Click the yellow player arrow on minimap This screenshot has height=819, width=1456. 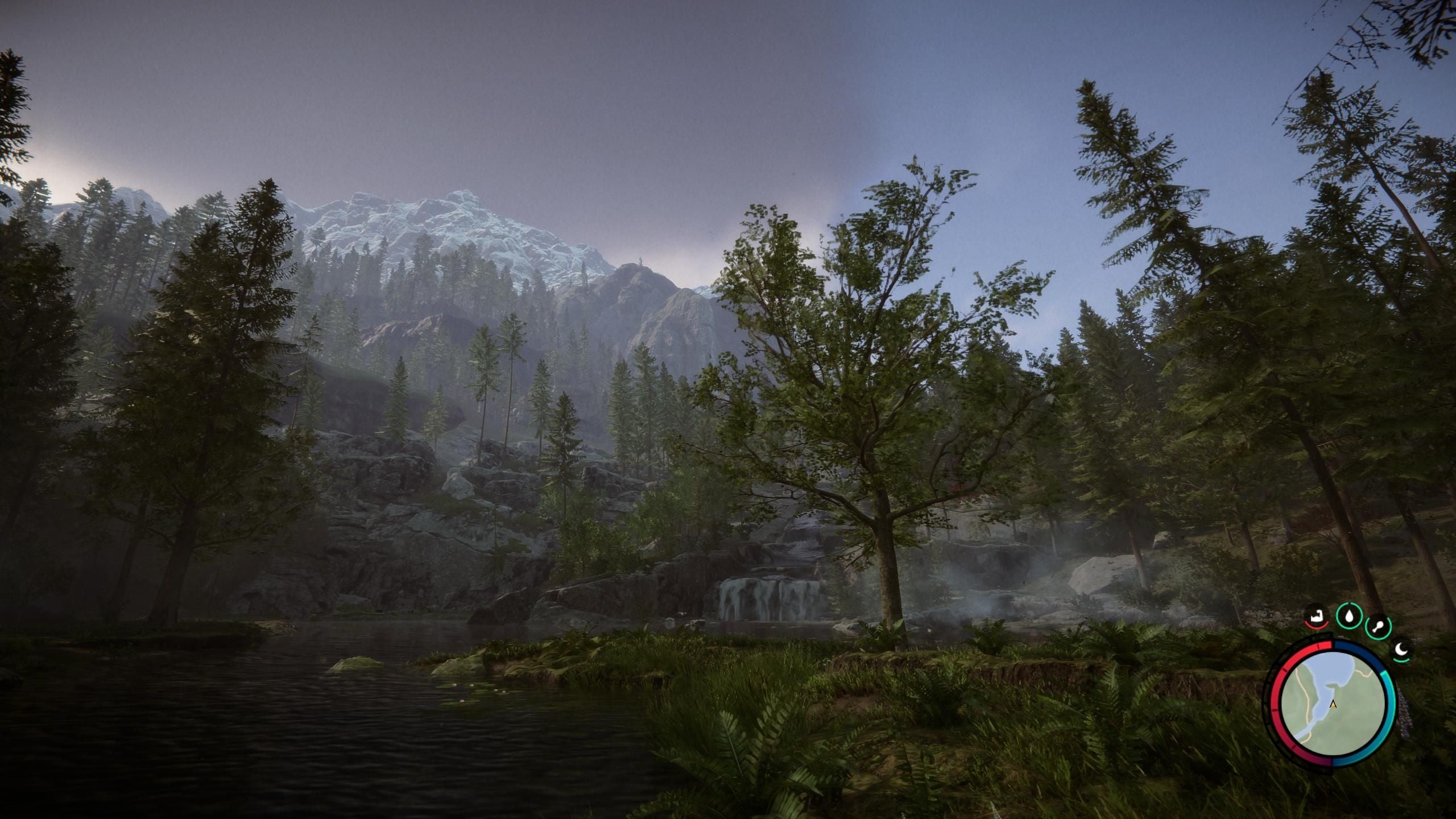coord(1333,705)
